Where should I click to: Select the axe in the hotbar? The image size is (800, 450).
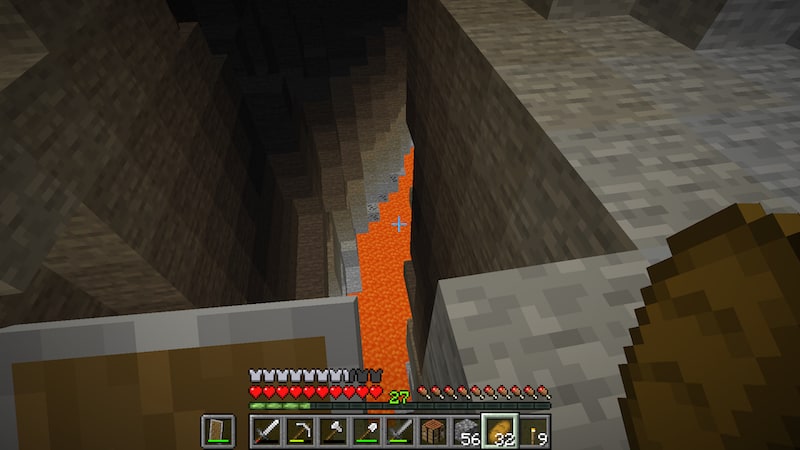point(332,431)
